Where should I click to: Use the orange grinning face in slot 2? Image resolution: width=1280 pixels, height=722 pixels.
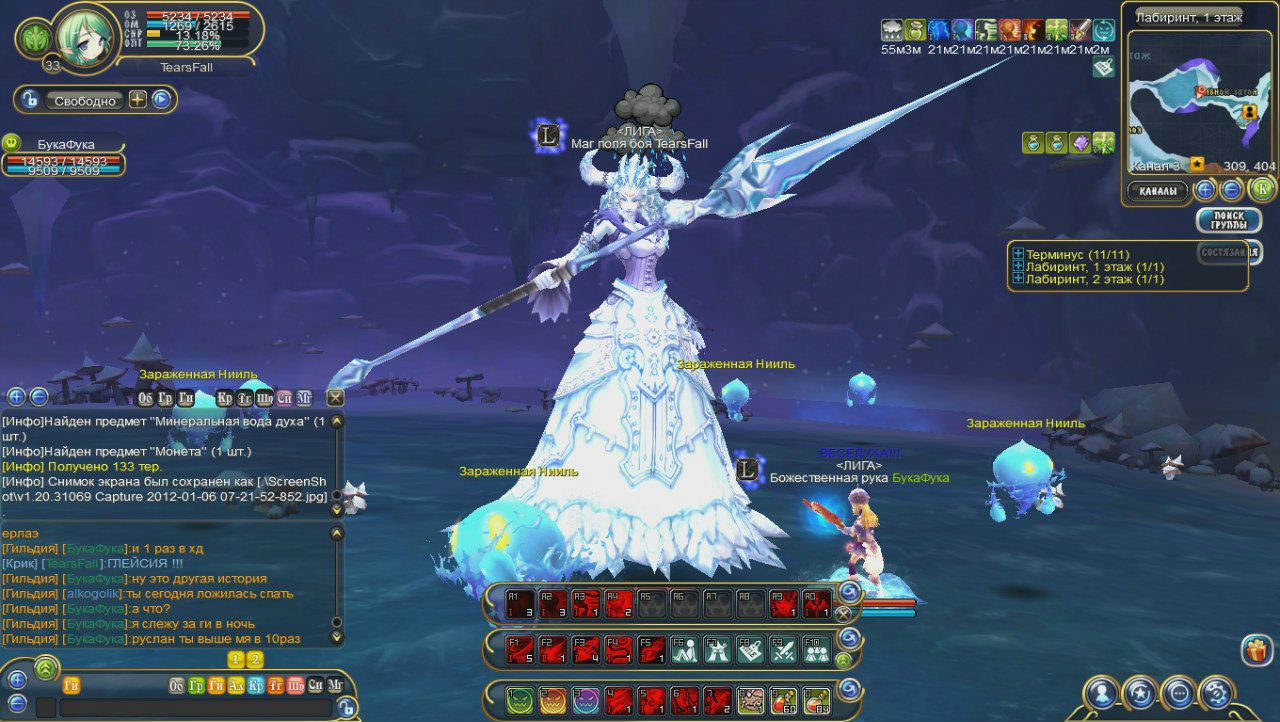553,700
